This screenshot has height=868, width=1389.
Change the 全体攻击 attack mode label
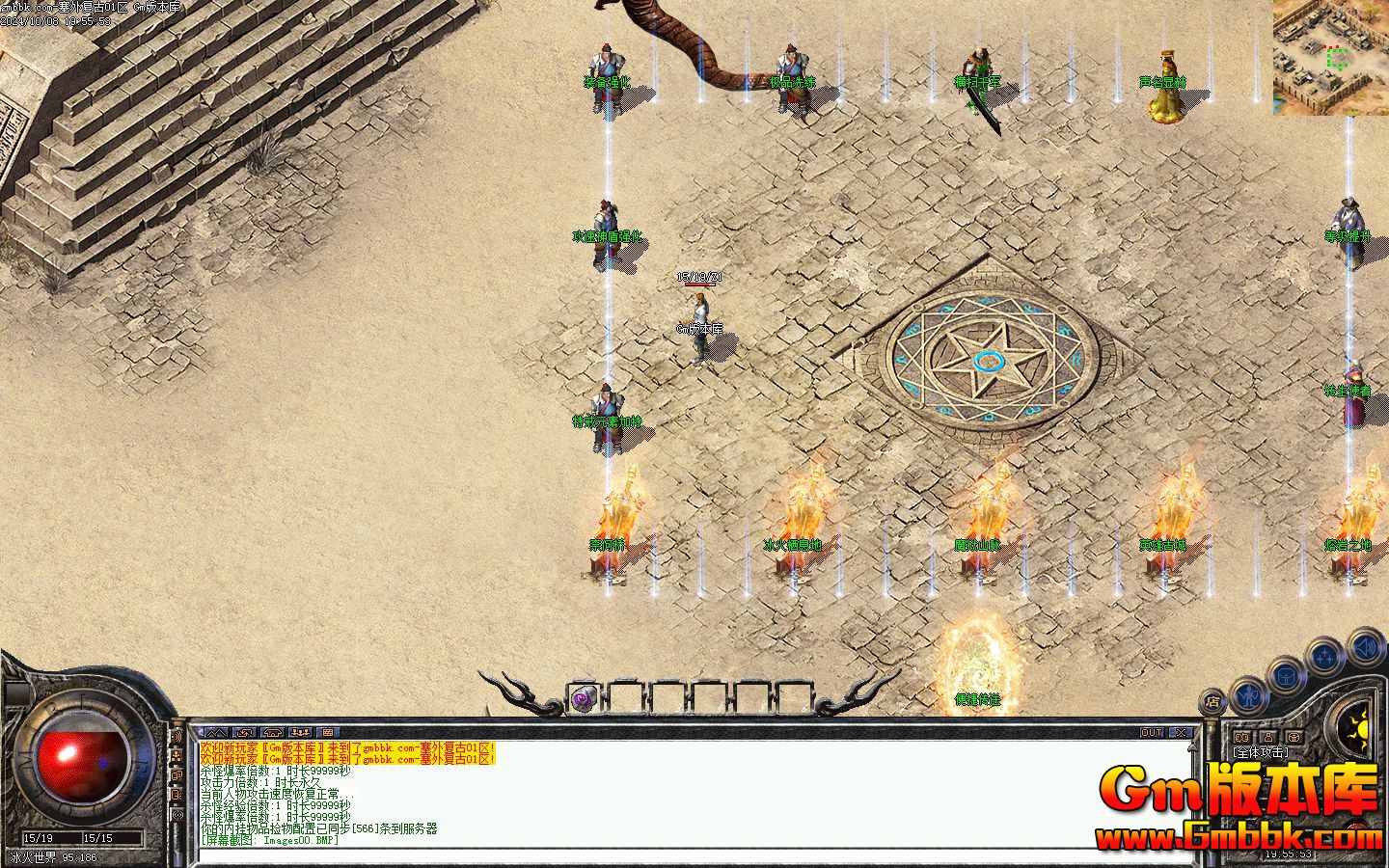point(1260,751)
